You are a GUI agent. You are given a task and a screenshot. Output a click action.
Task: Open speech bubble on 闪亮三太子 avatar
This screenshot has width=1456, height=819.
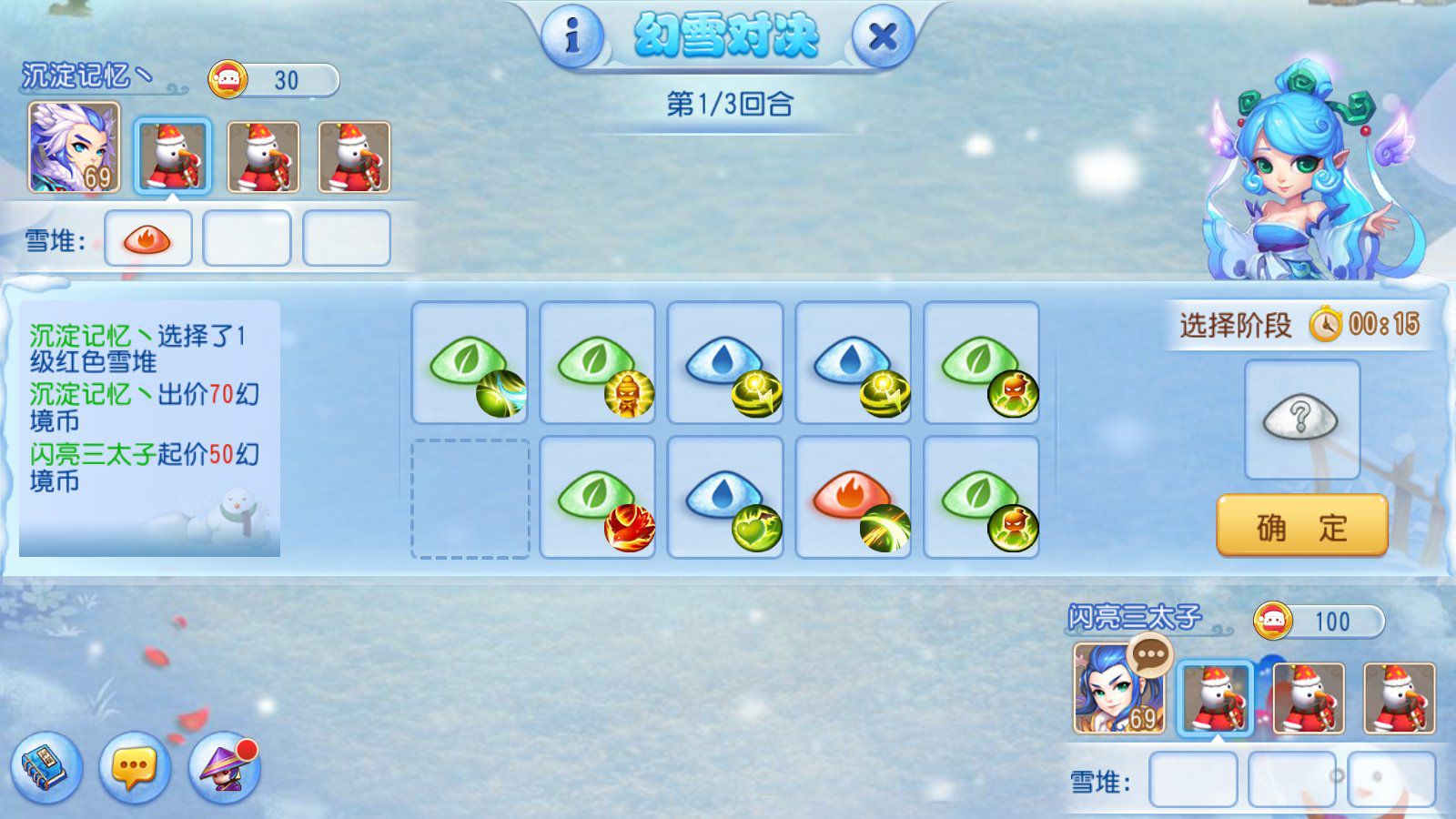point(1150,654)
